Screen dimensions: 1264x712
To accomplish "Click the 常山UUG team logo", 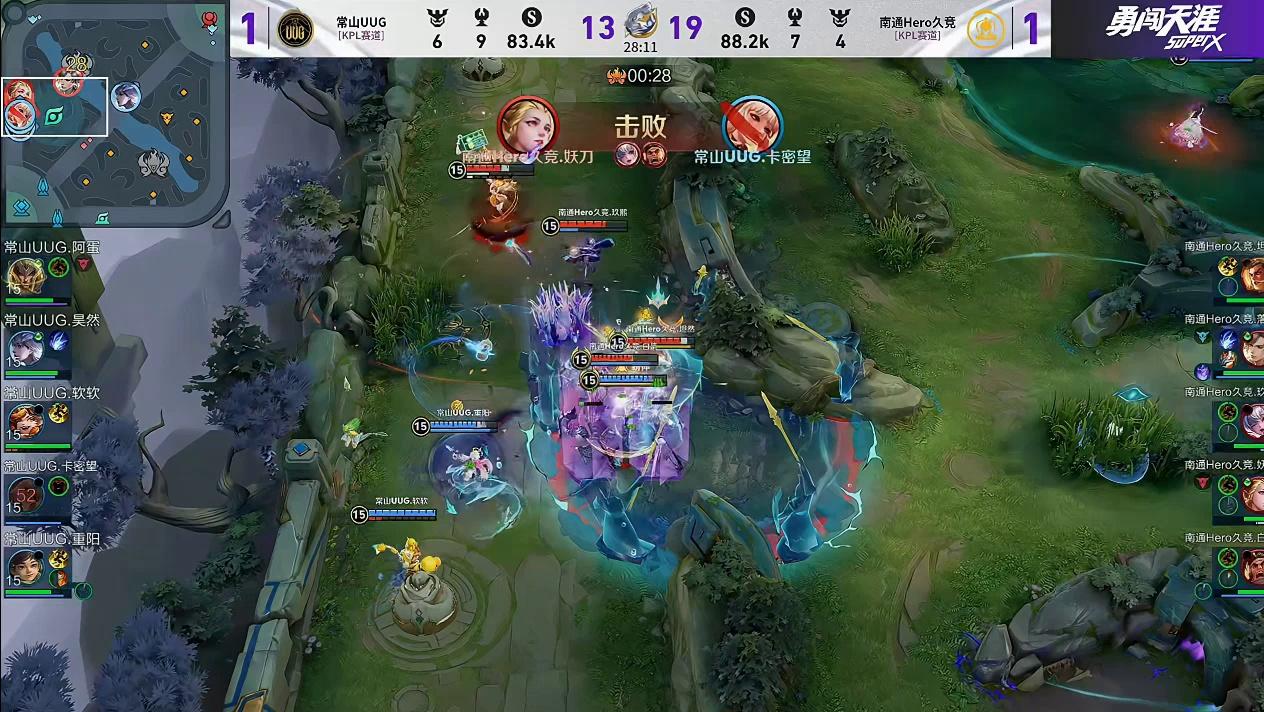I will (295, 29).
